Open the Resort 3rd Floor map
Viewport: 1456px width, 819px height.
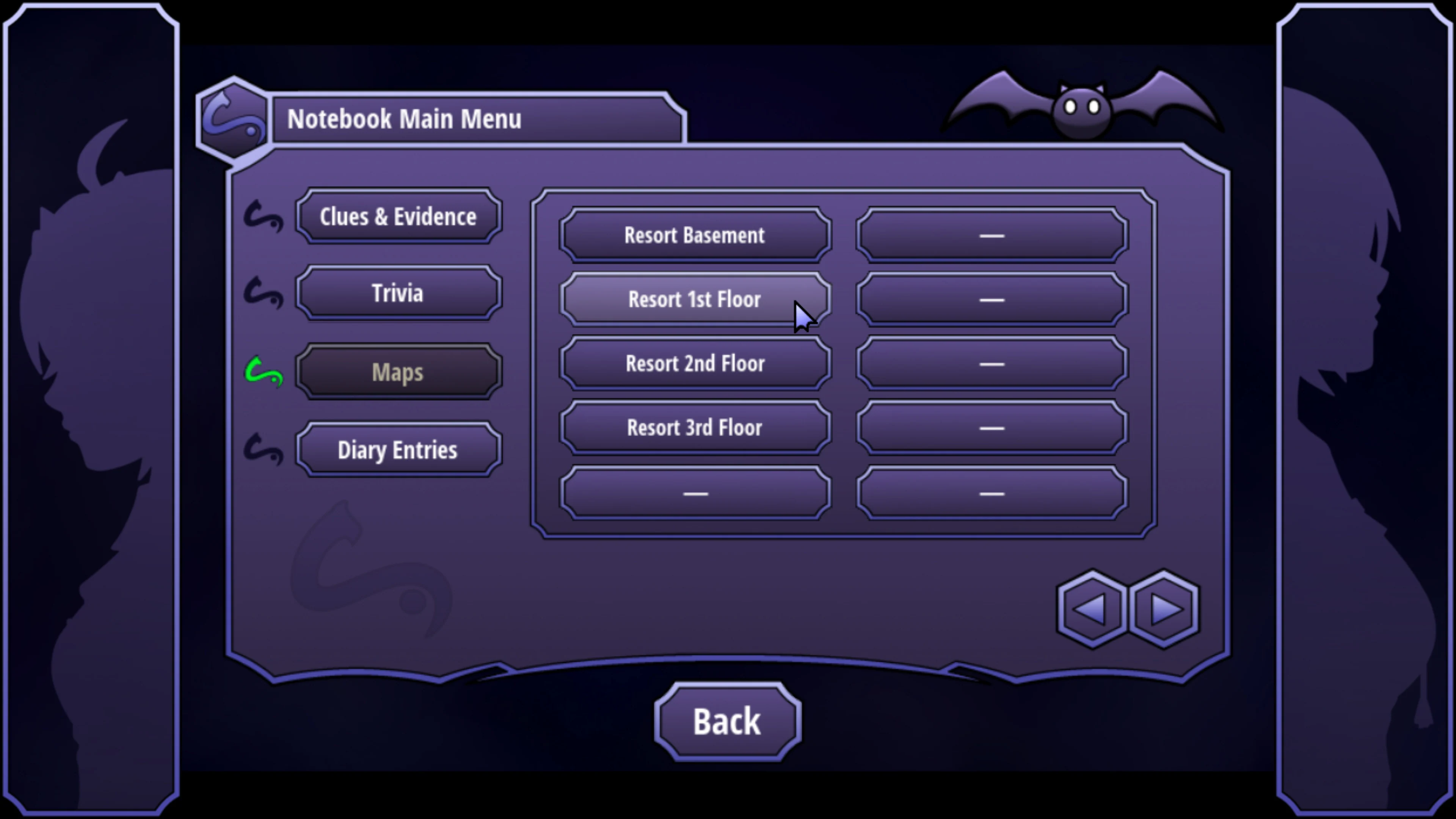pyautogui.click(x=695, y=428)
